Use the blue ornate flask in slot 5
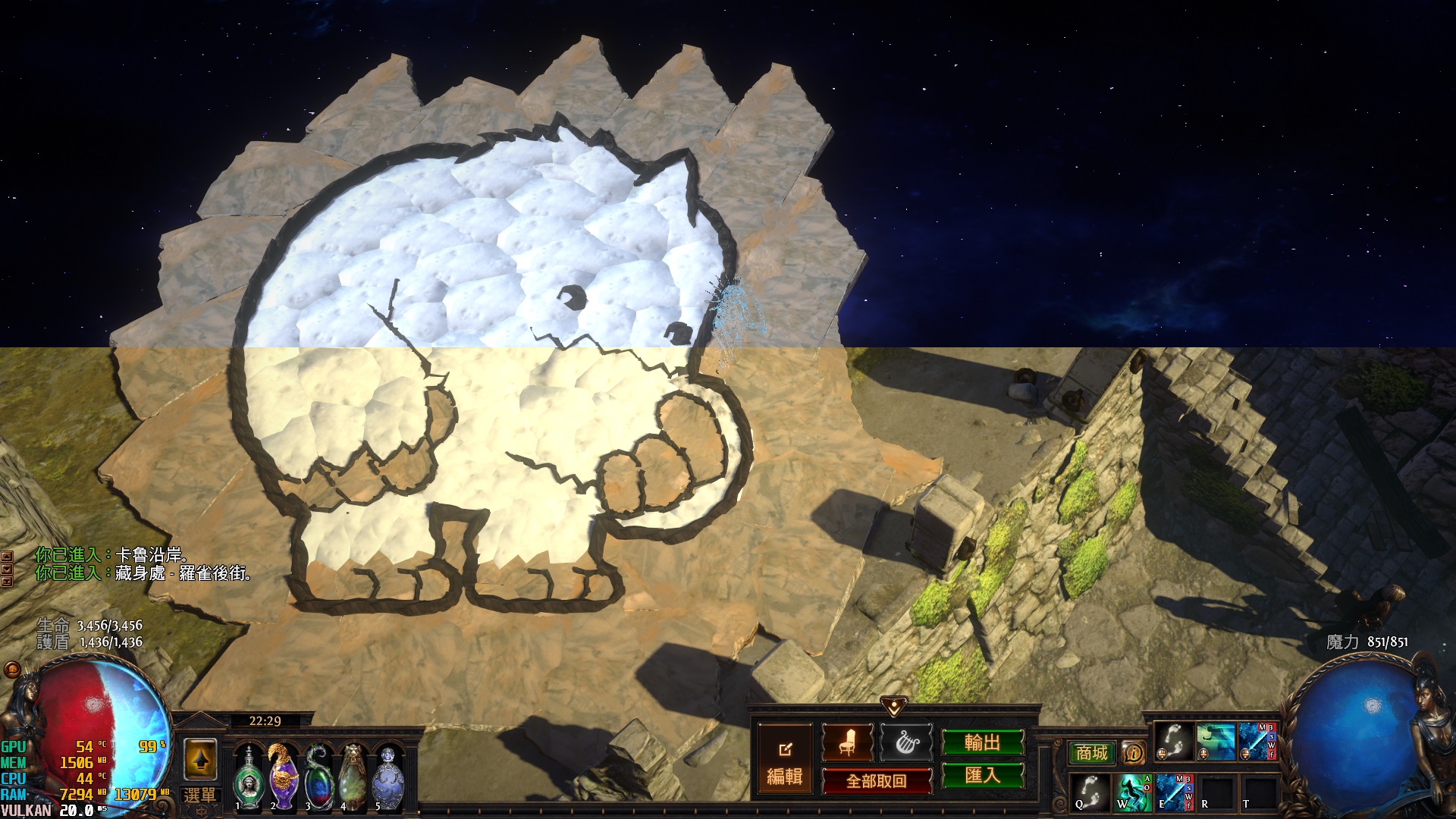 tap(388, 777)
